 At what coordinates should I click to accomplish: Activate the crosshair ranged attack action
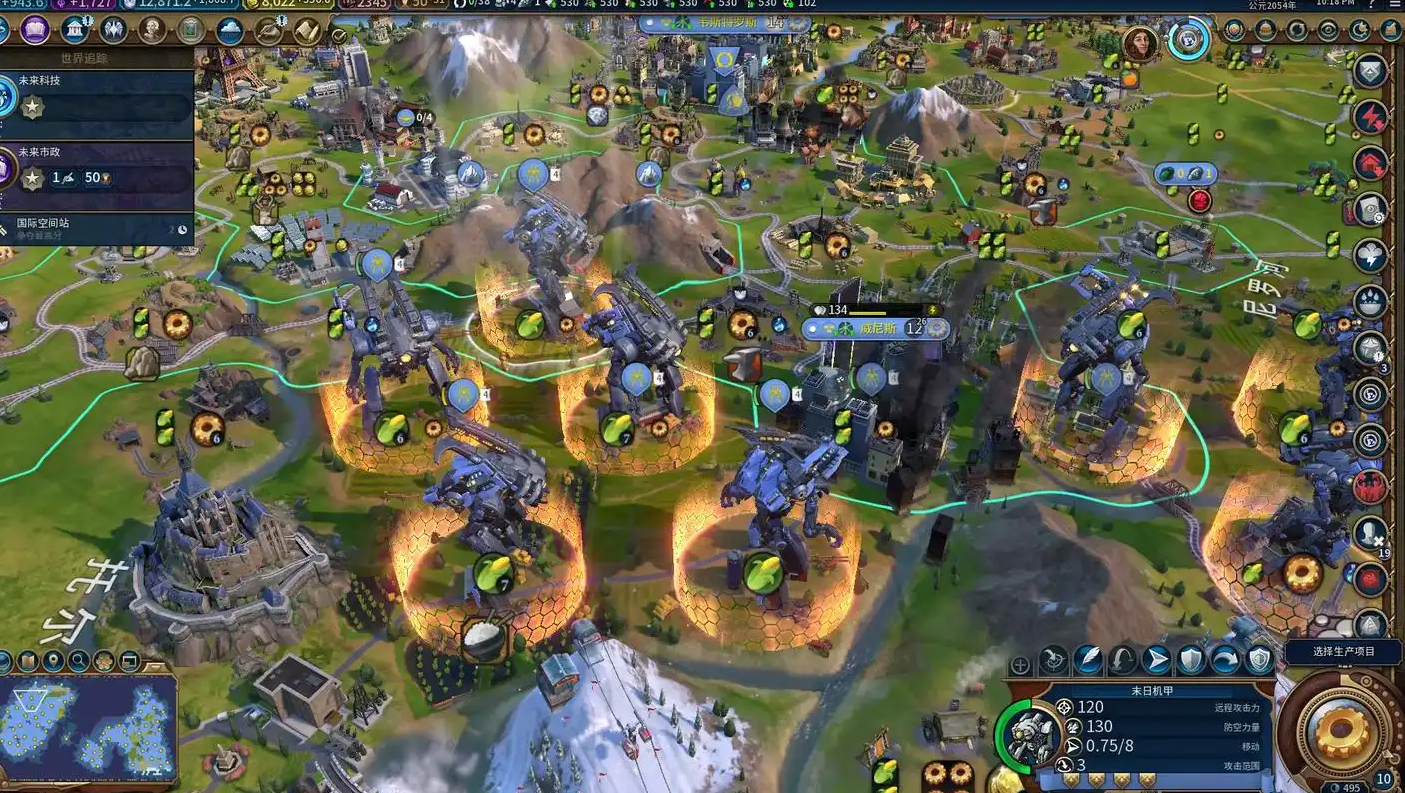point(1053,659)
